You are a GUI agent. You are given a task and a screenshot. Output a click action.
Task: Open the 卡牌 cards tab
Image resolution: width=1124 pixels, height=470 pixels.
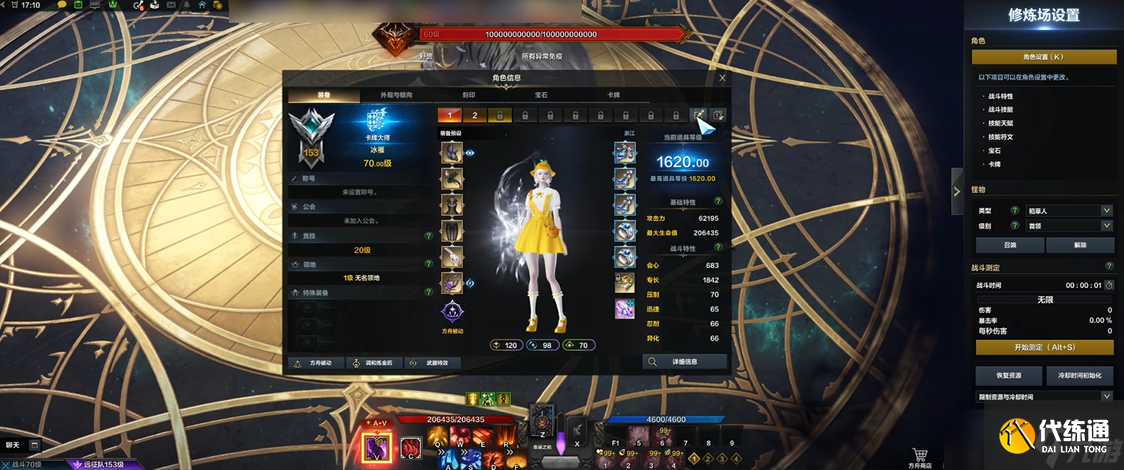click(613, 95)
